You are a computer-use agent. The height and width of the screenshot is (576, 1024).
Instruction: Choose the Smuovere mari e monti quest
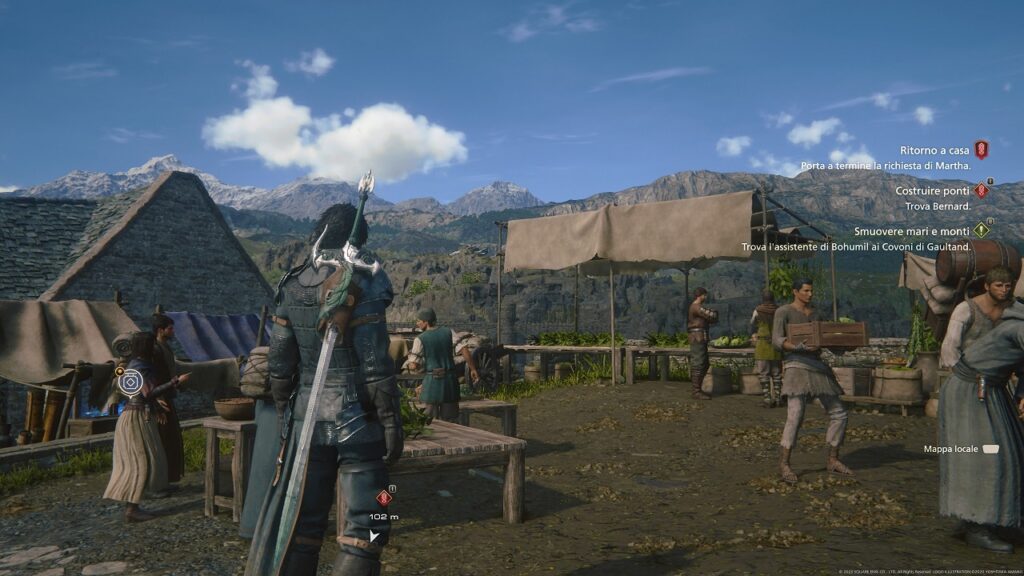911,230
